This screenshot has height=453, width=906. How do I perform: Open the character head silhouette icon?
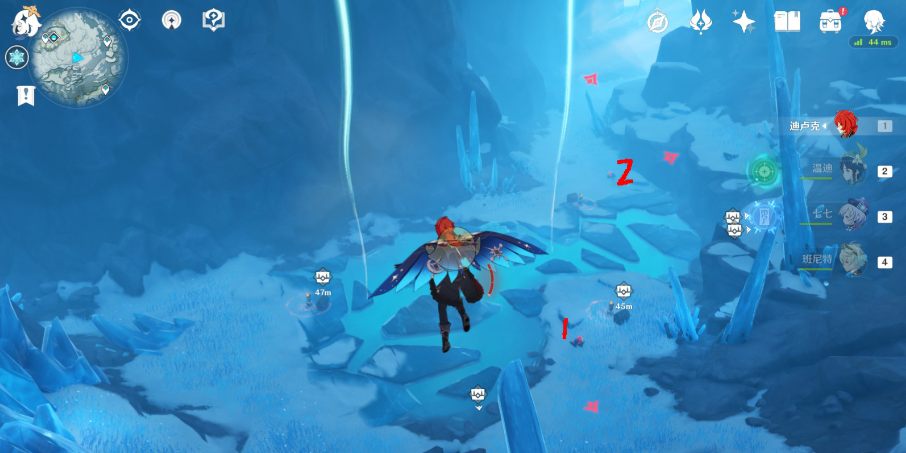(x=873, y=21)
